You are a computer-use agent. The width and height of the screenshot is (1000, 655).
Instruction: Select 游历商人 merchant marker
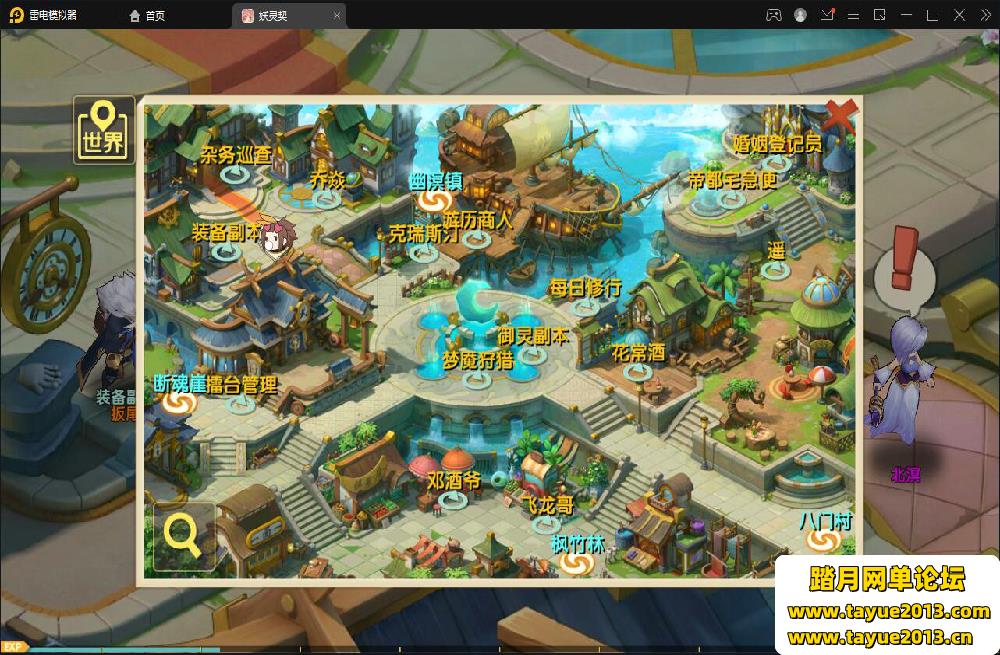click(477, 238)
